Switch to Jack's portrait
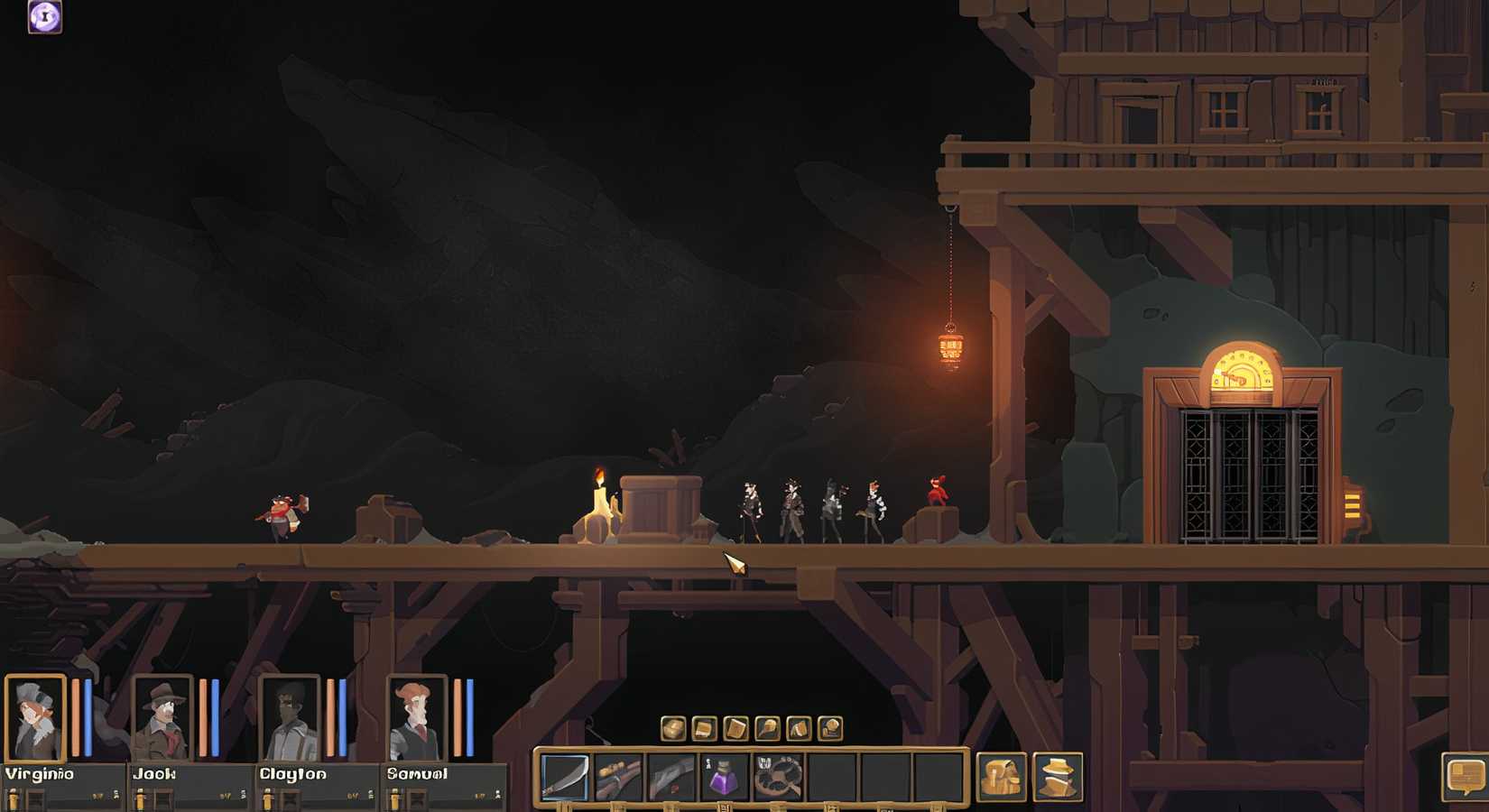The height and width of the screenshot is (812, 1489). pos(162,718)
